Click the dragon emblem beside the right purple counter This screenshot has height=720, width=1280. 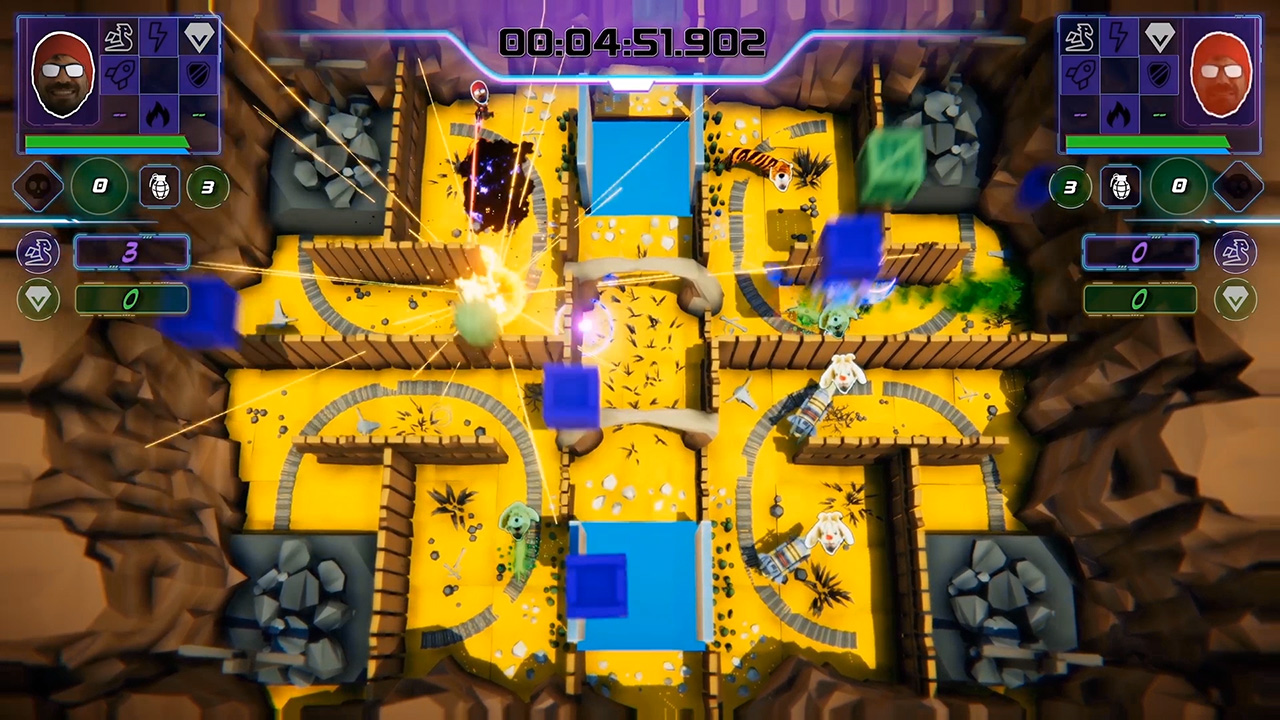[1236, 252]
